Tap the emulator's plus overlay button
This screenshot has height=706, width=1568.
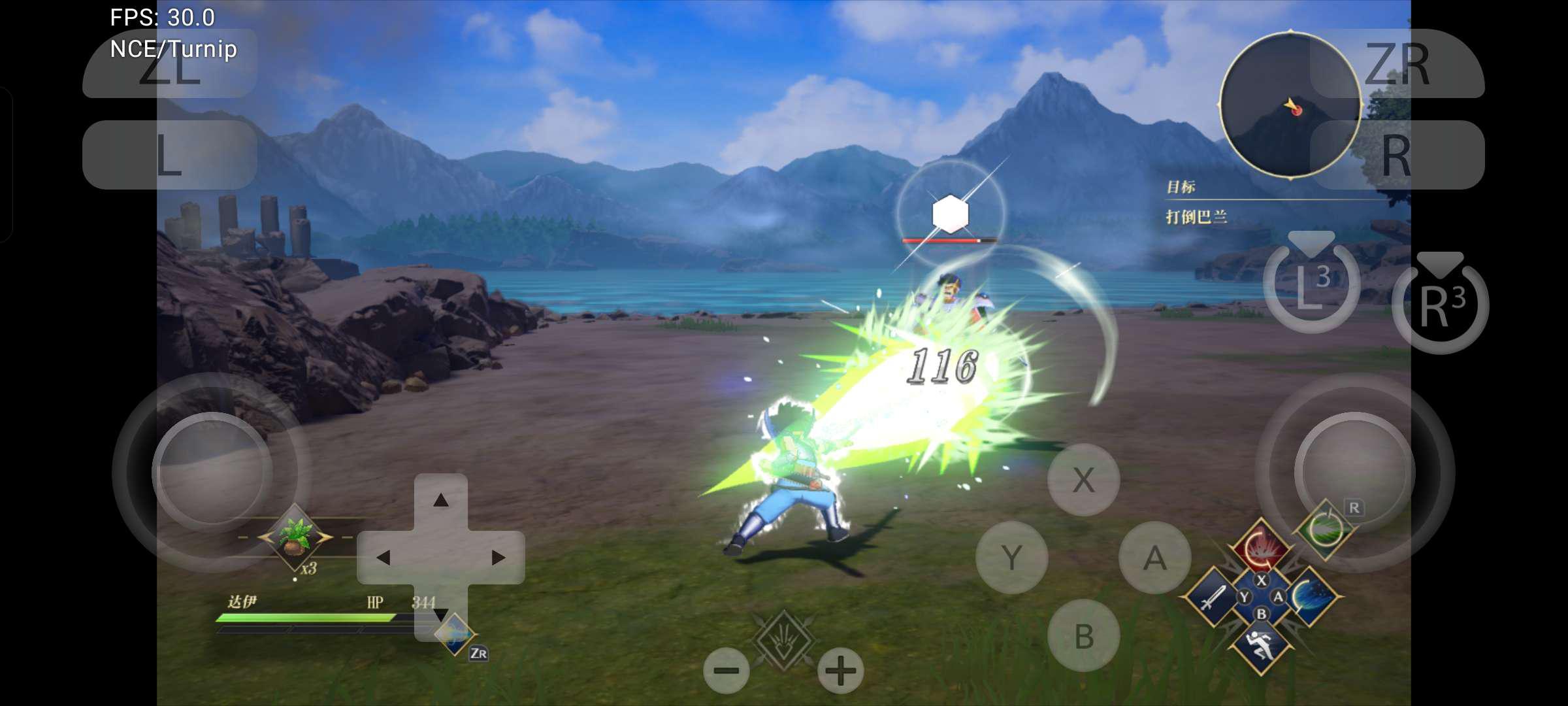(x=840, y=671)
